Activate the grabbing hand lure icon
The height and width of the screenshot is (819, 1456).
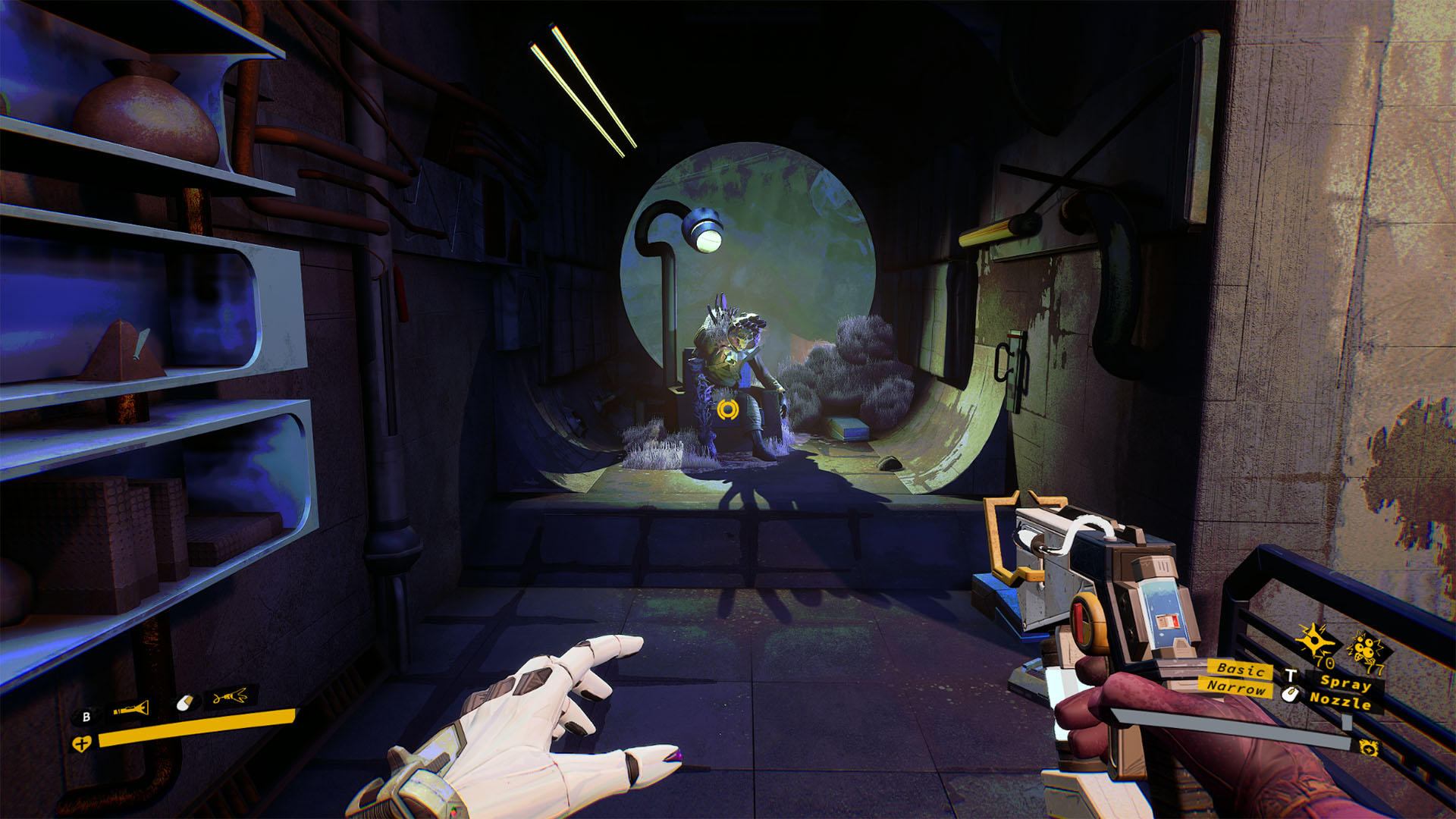point(230,695)
